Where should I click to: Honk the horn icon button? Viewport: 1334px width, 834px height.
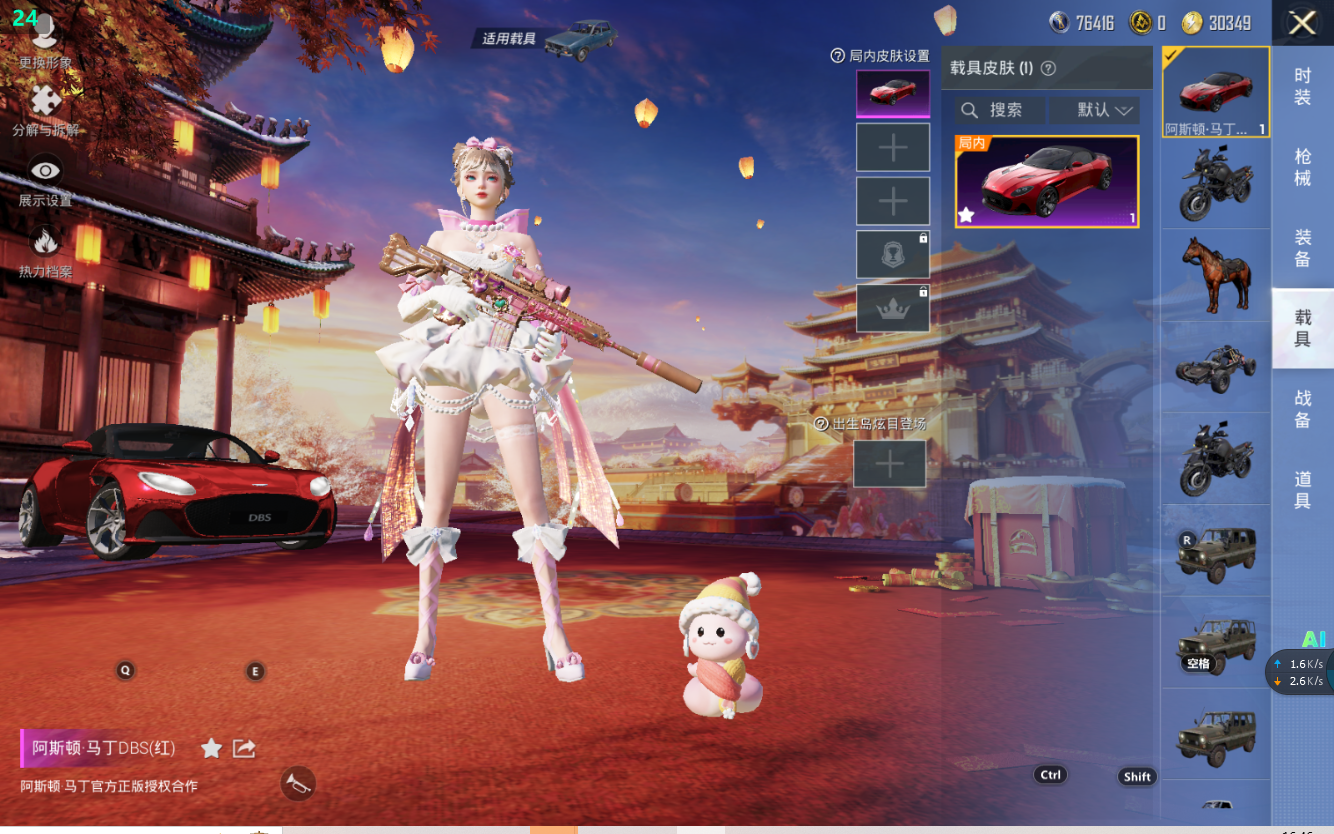point(297,784)
